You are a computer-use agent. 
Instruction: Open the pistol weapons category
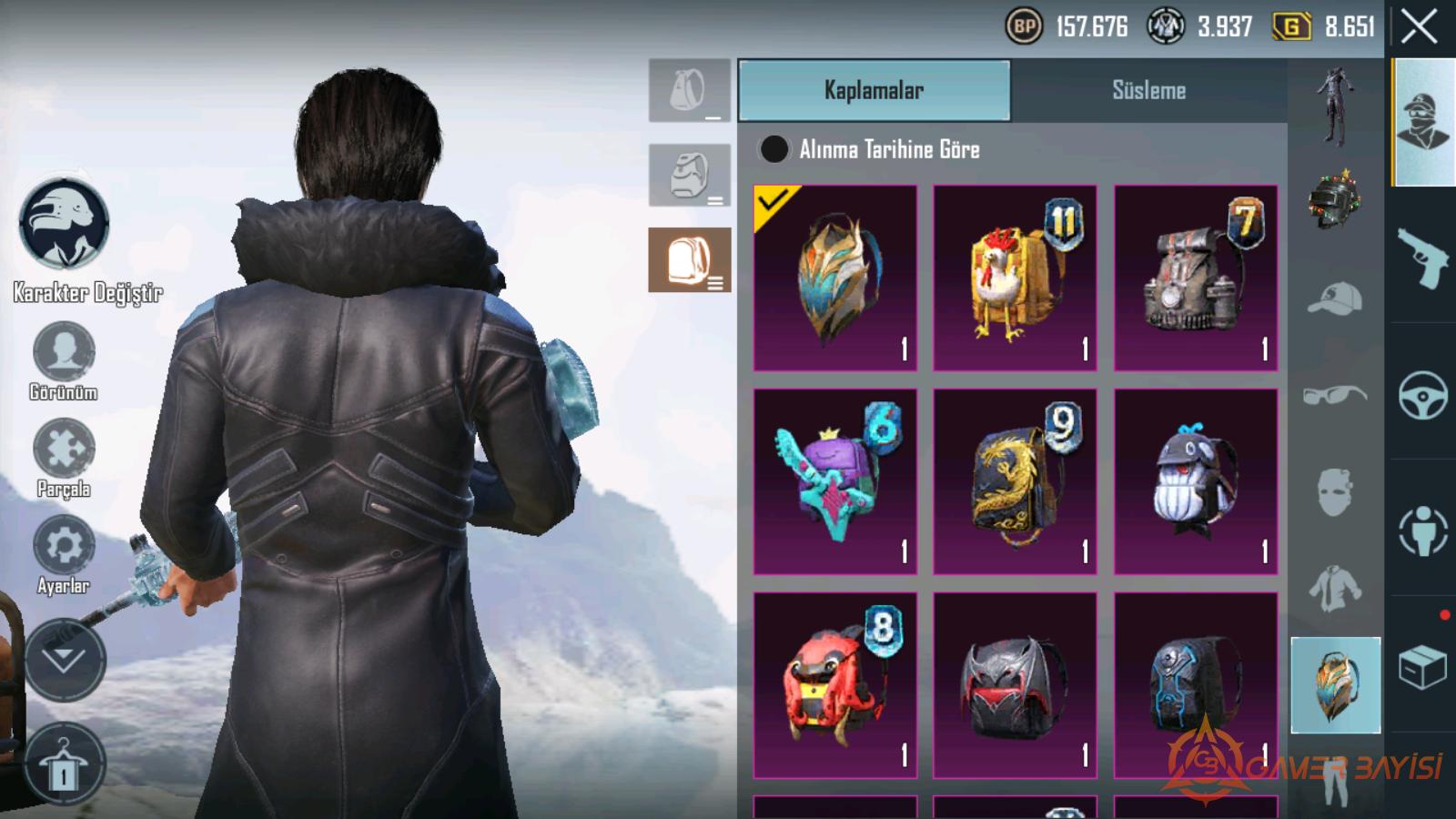[x=1423, y=257]
